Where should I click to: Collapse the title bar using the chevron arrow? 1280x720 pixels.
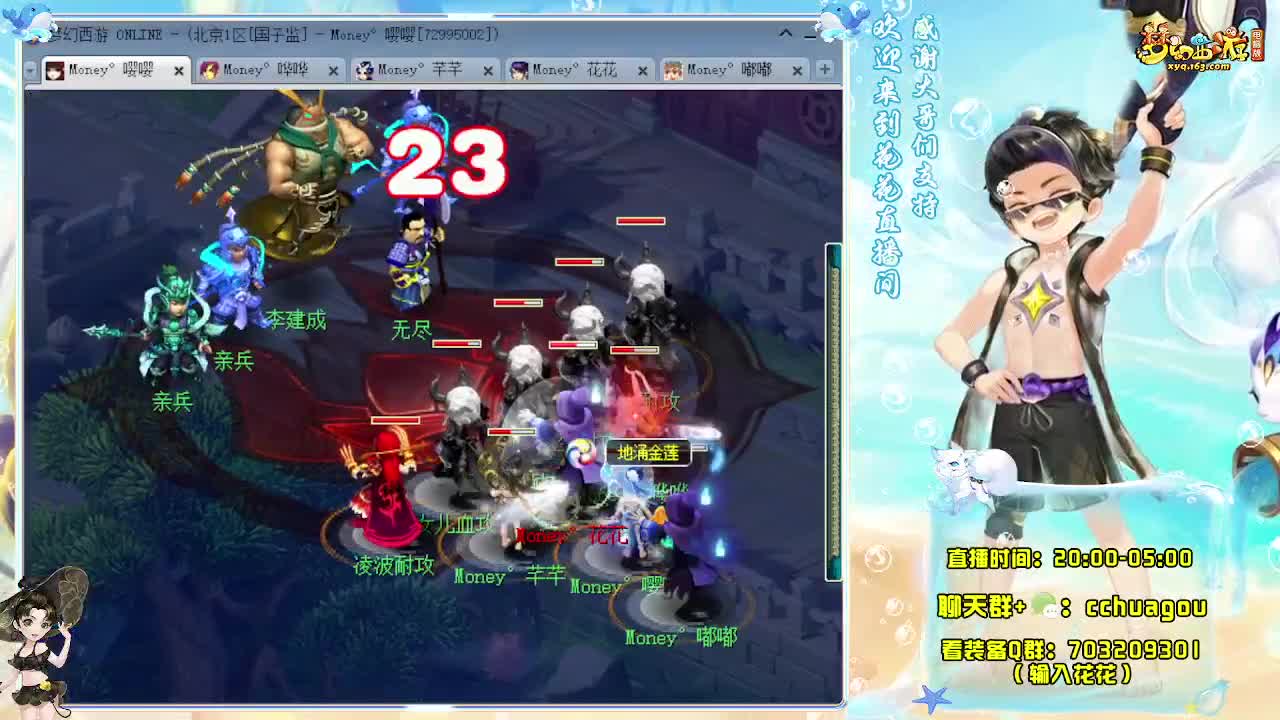point(786,31)
